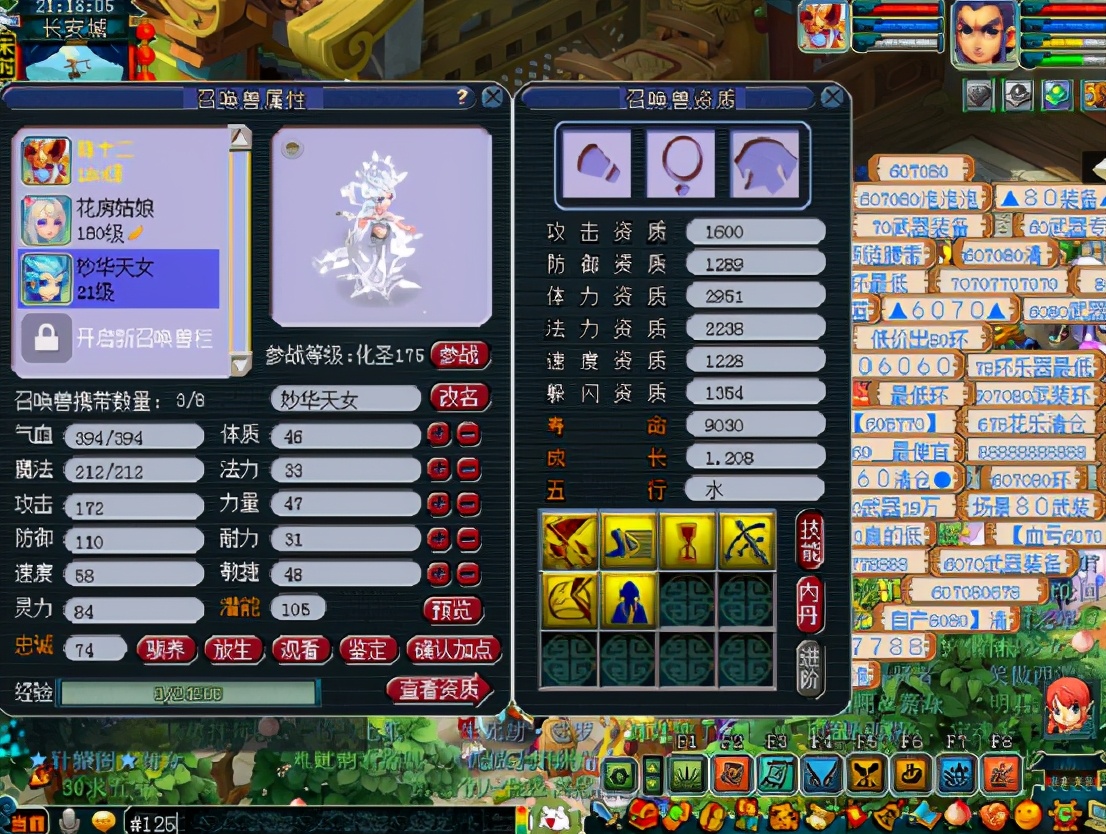
Task: Click the 观看 button
Action: pos(300,650)
